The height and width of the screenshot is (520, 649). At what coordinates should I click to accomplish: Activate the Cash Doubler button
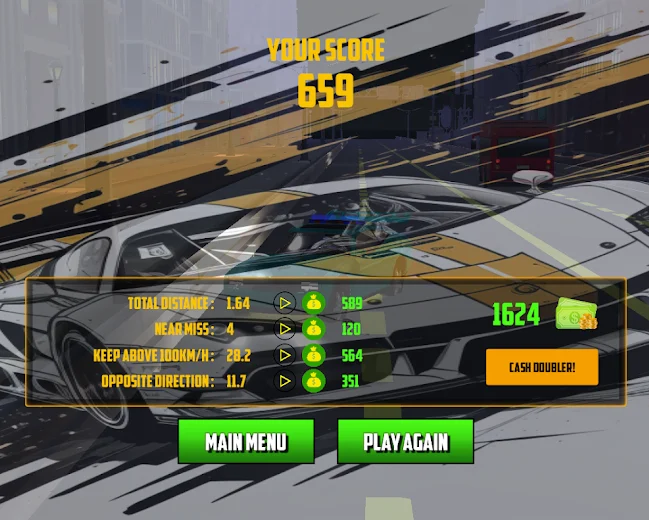pos(540,367)
